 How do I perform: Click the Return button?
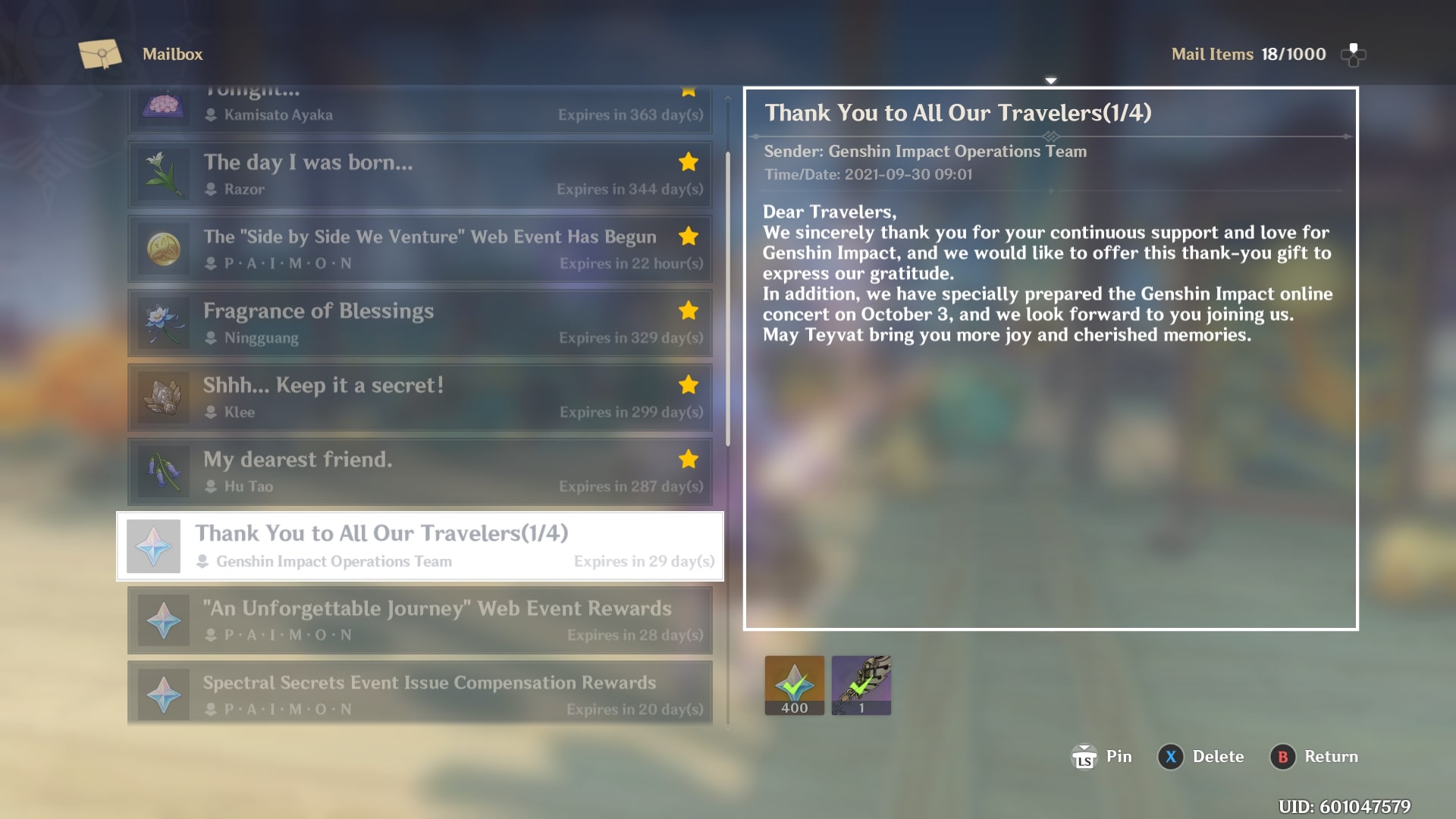pyautogui.click(x=1314, y=756)
